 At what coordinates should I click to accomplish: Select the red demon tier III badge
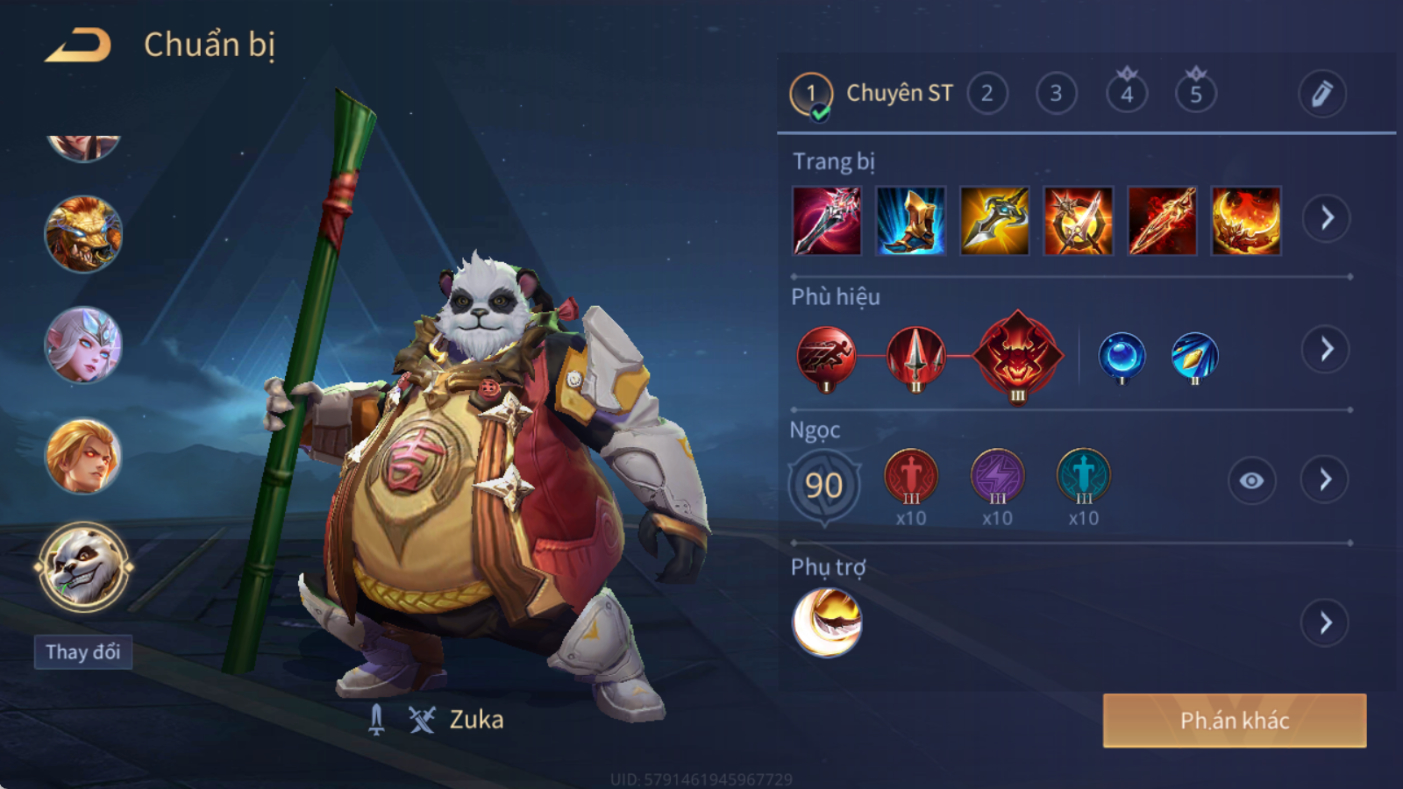click(1018, 355)
